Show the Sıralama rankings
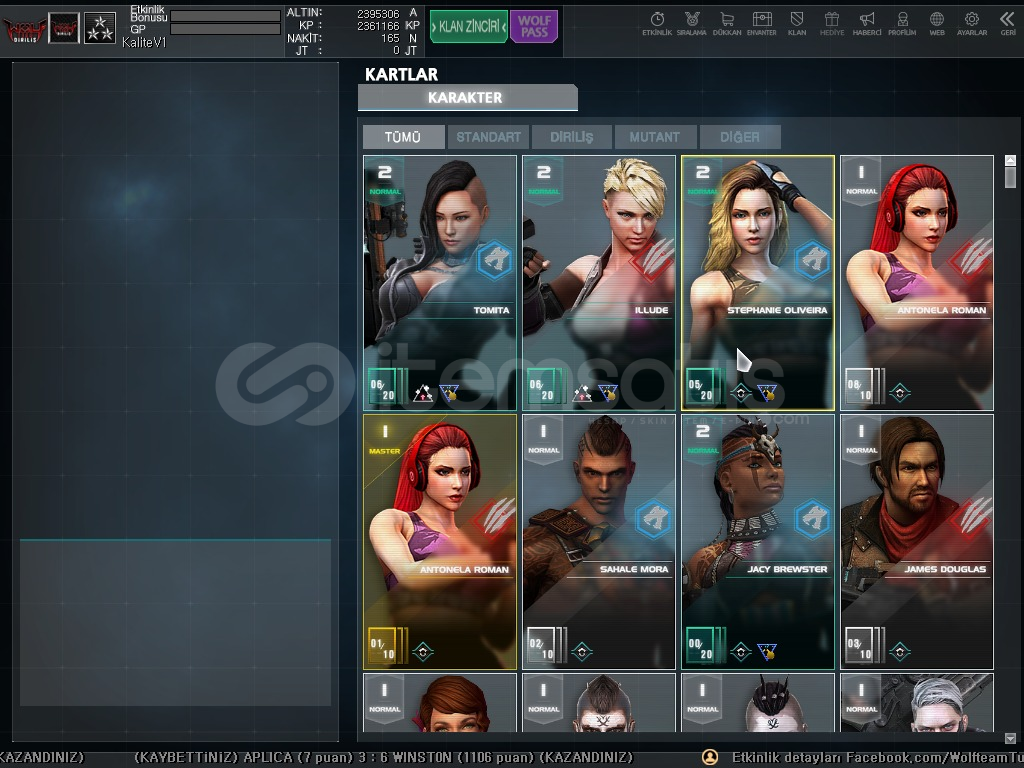The height and width of the screenshot is (768, 1024). 692,23
